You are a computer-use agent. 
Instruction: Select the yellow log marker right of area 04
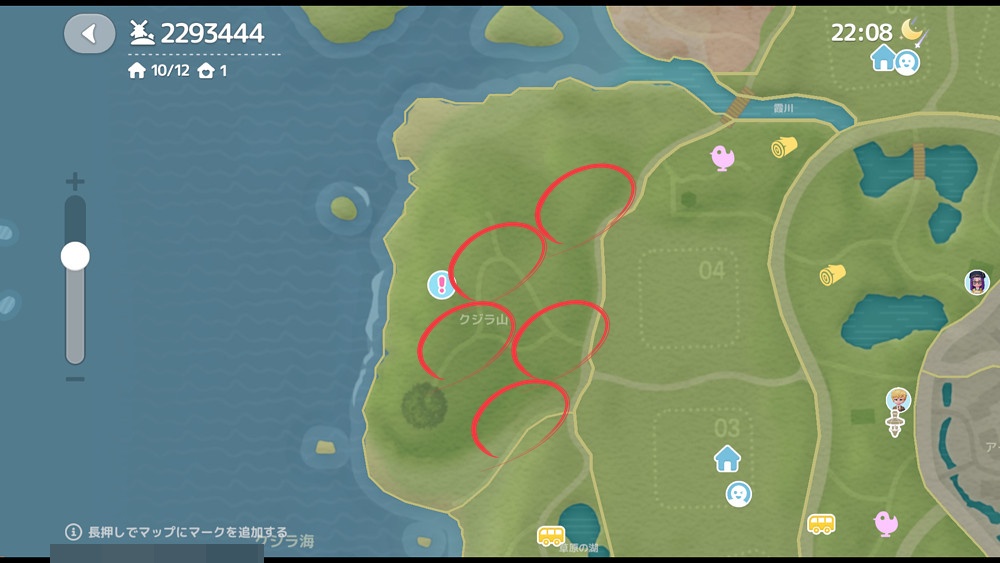point(832,274)
